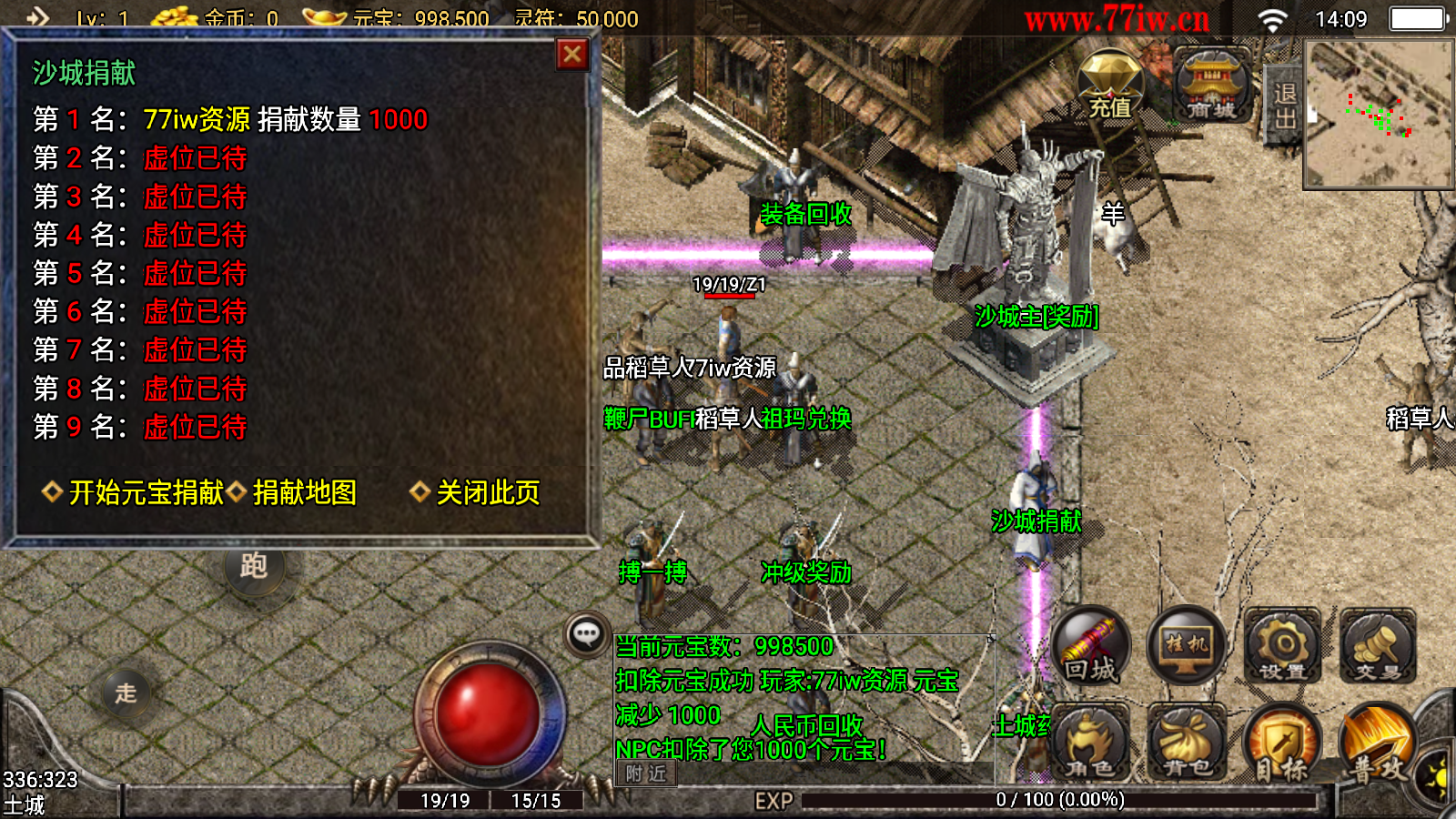Tap the 退出 exit button
The height and width of the screenshot is (819, 1456).
(x=1284, y=106)
